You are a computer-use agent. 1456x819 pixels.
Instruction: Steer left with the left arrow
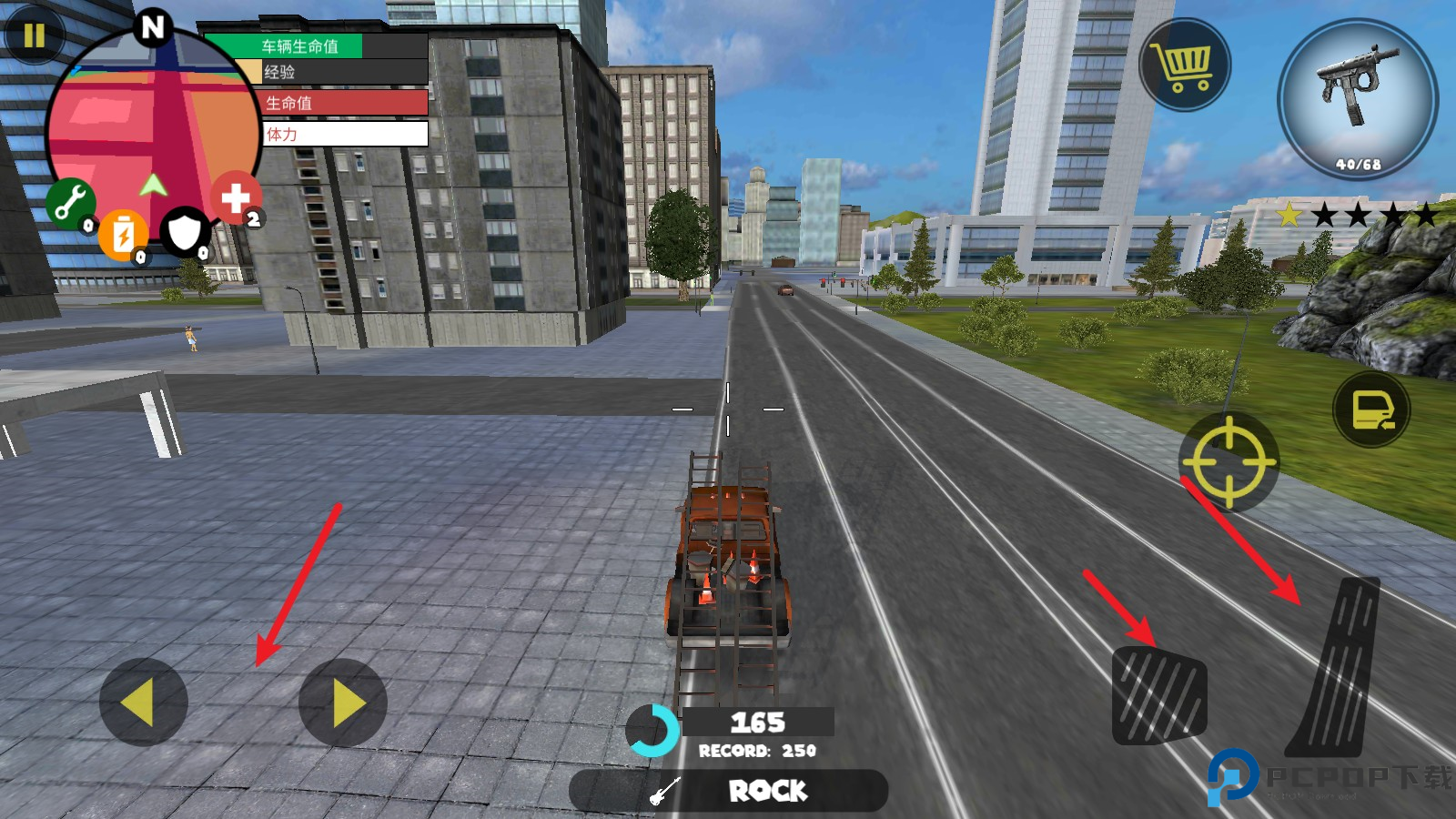(x=143, y=703)
